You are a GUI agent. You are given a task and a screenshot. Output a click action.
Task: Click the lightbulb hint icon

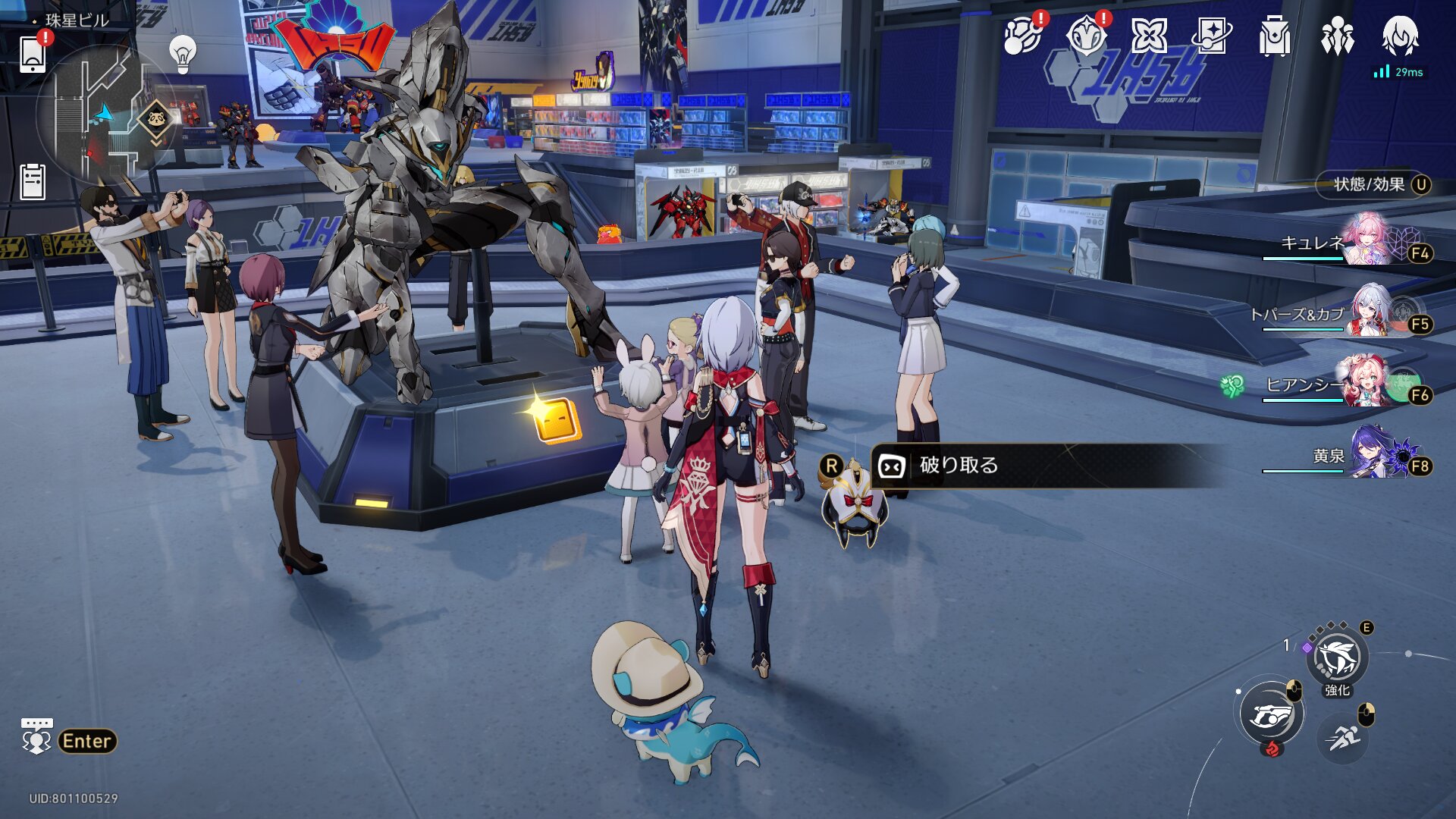(x=182, y=53)
